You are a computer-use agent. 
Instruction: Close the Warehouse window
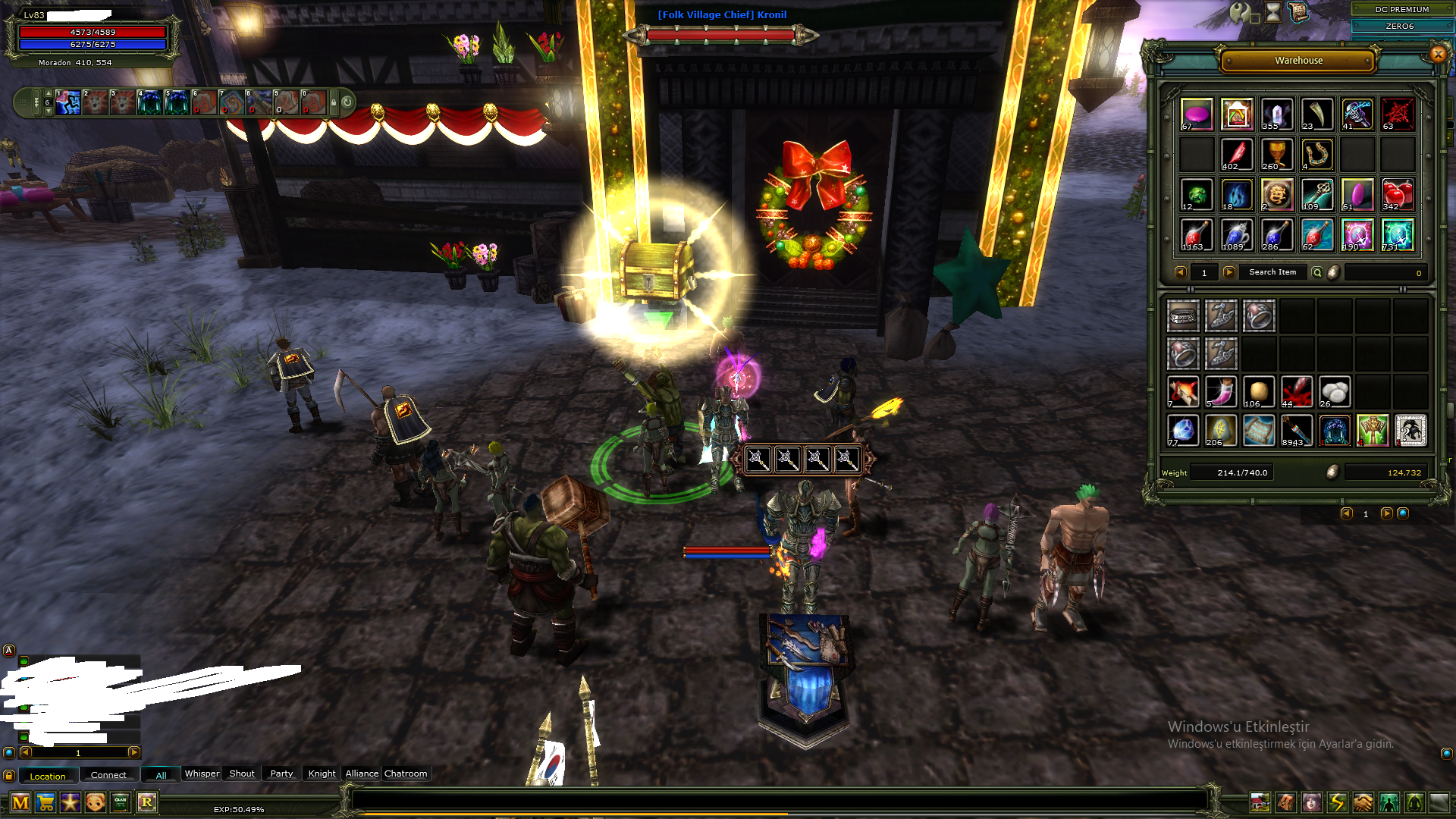pos(1438,54)
